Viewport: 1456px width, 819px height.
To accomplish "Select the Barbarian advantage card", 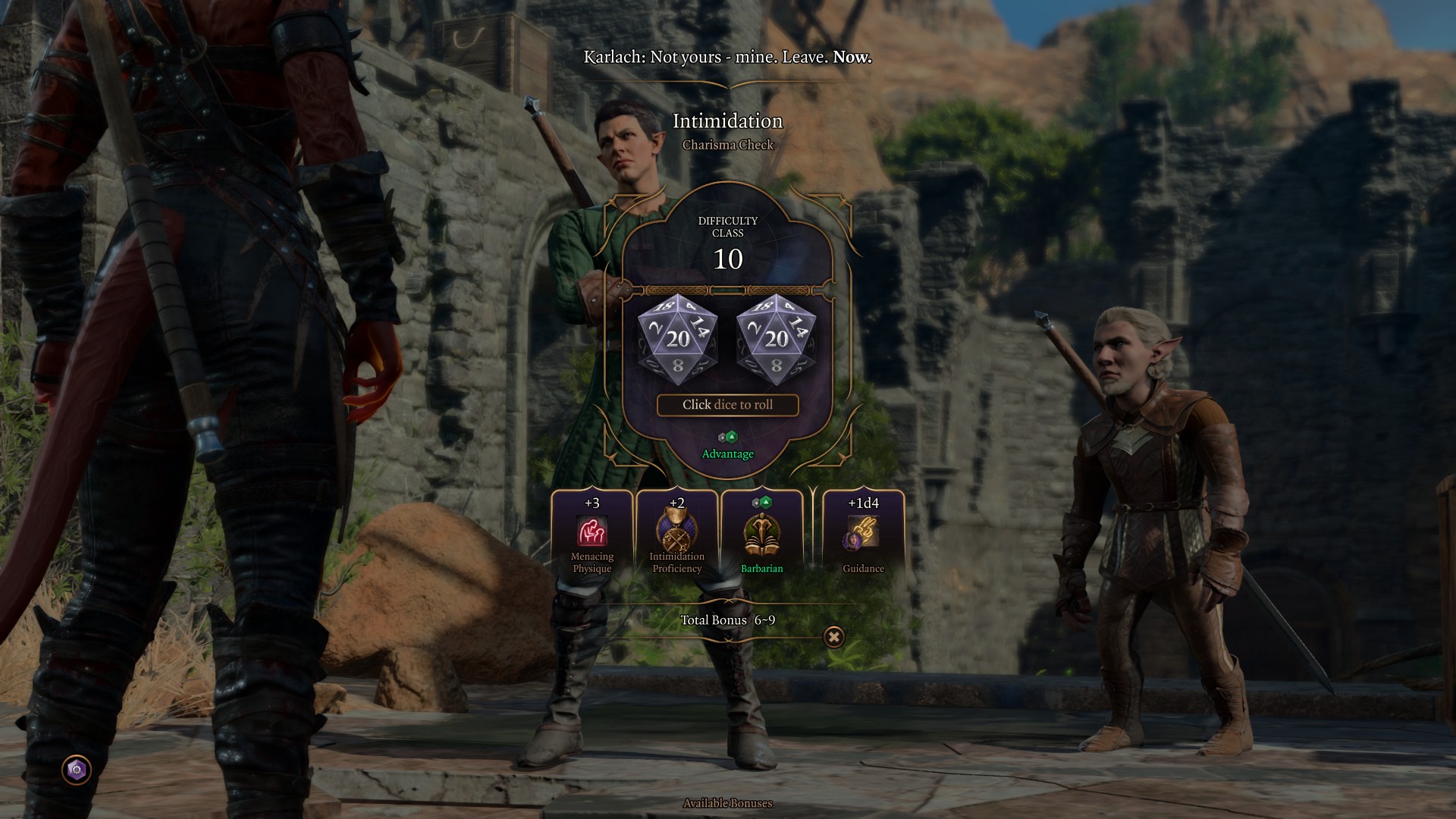I will (x=761, y=533).
